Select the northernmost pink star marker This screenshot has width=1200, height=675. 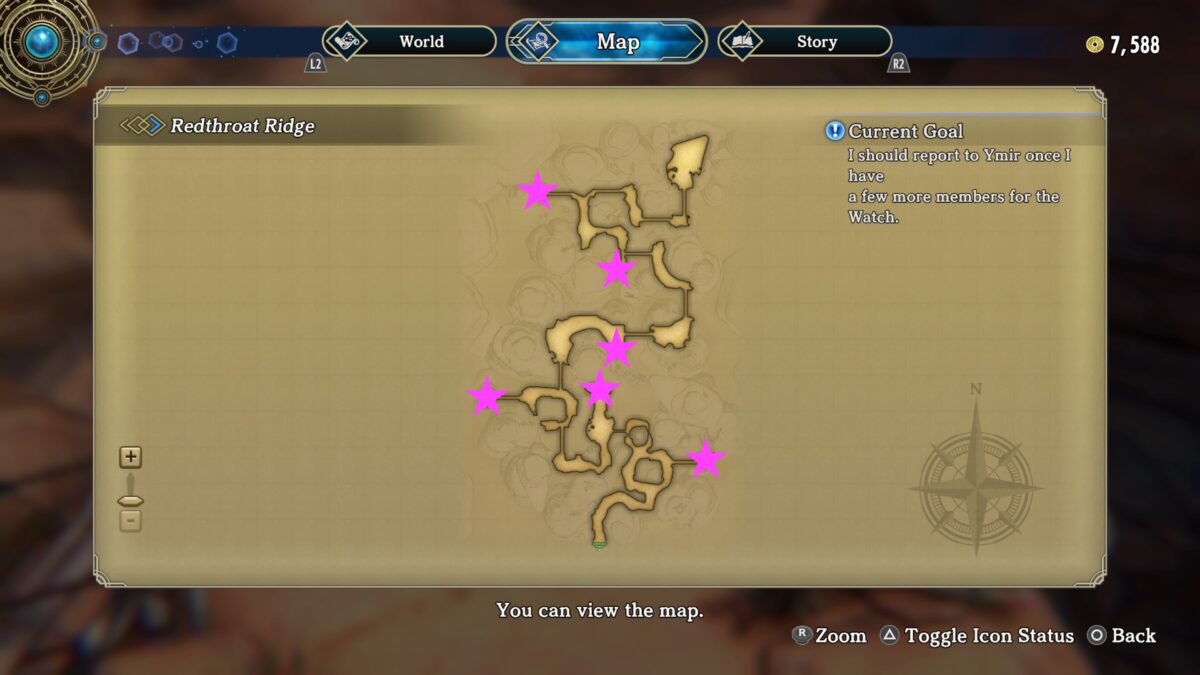click(537, 191)
